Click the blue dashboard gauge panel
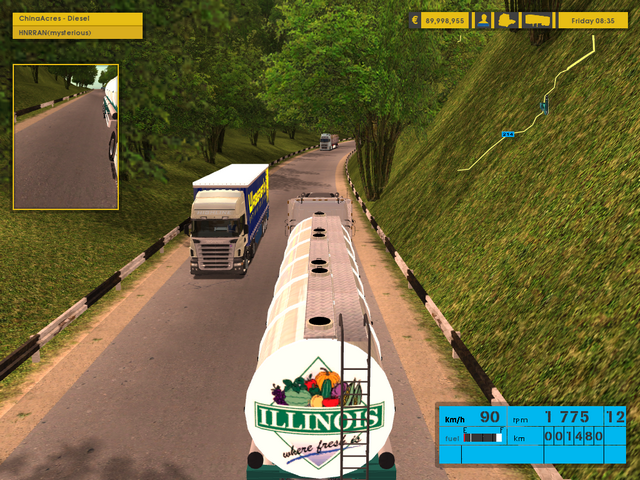640x480 pixels. [531, 434]
